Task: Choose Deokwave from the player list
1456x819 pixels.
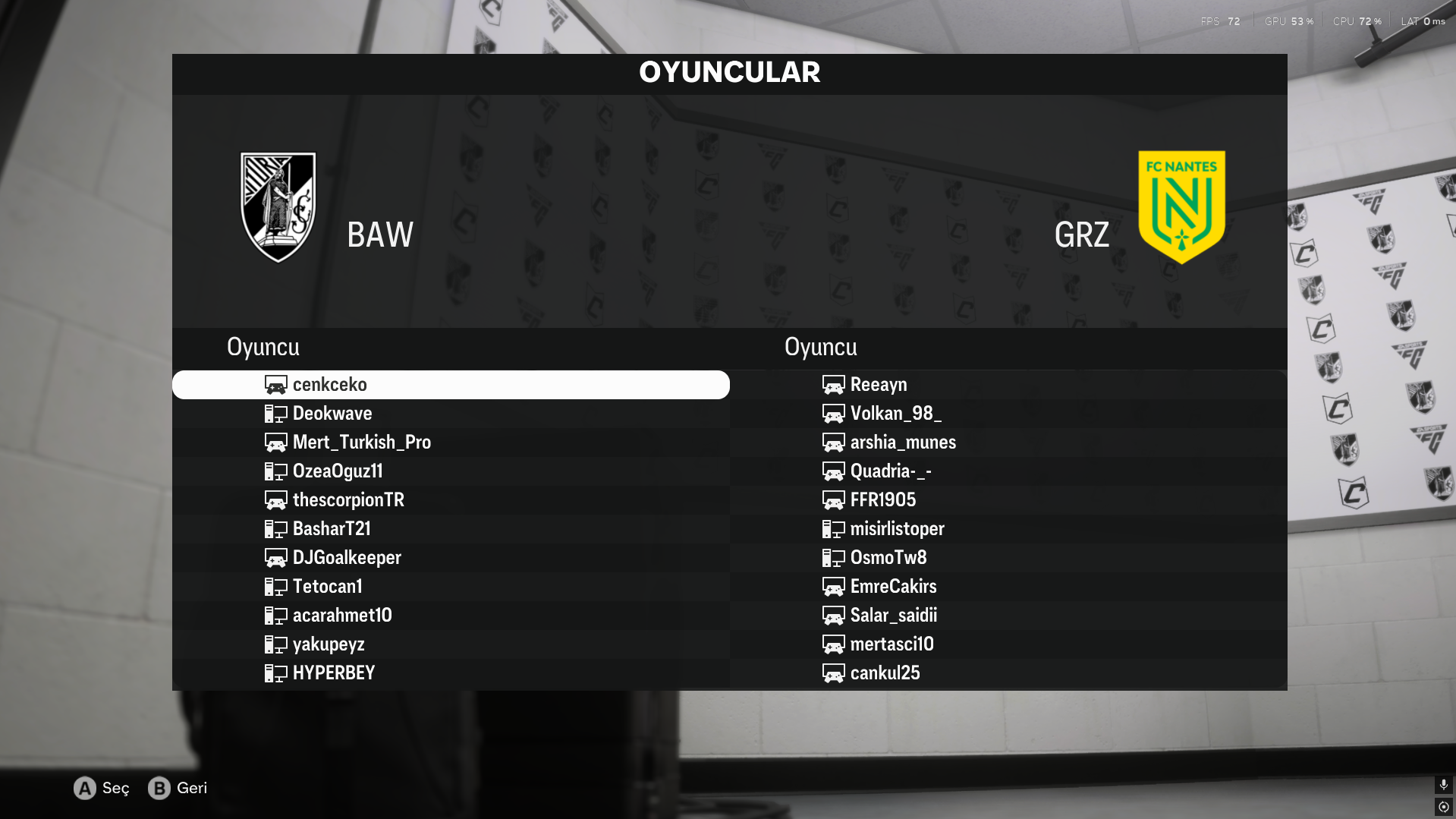Action: pyautogui.click(x=332, y=414)
